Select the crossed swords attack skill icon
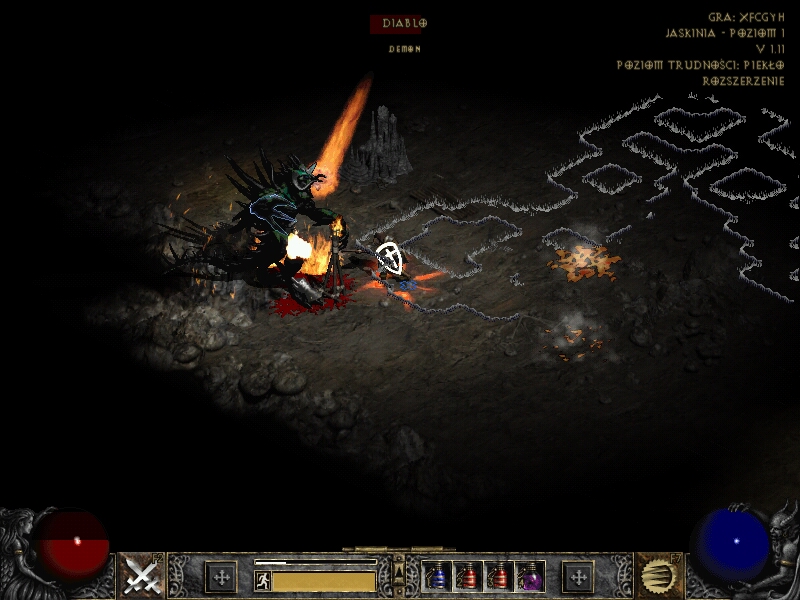Image resolution: width=800 pixels, height=600 pixels. point(142,576)
